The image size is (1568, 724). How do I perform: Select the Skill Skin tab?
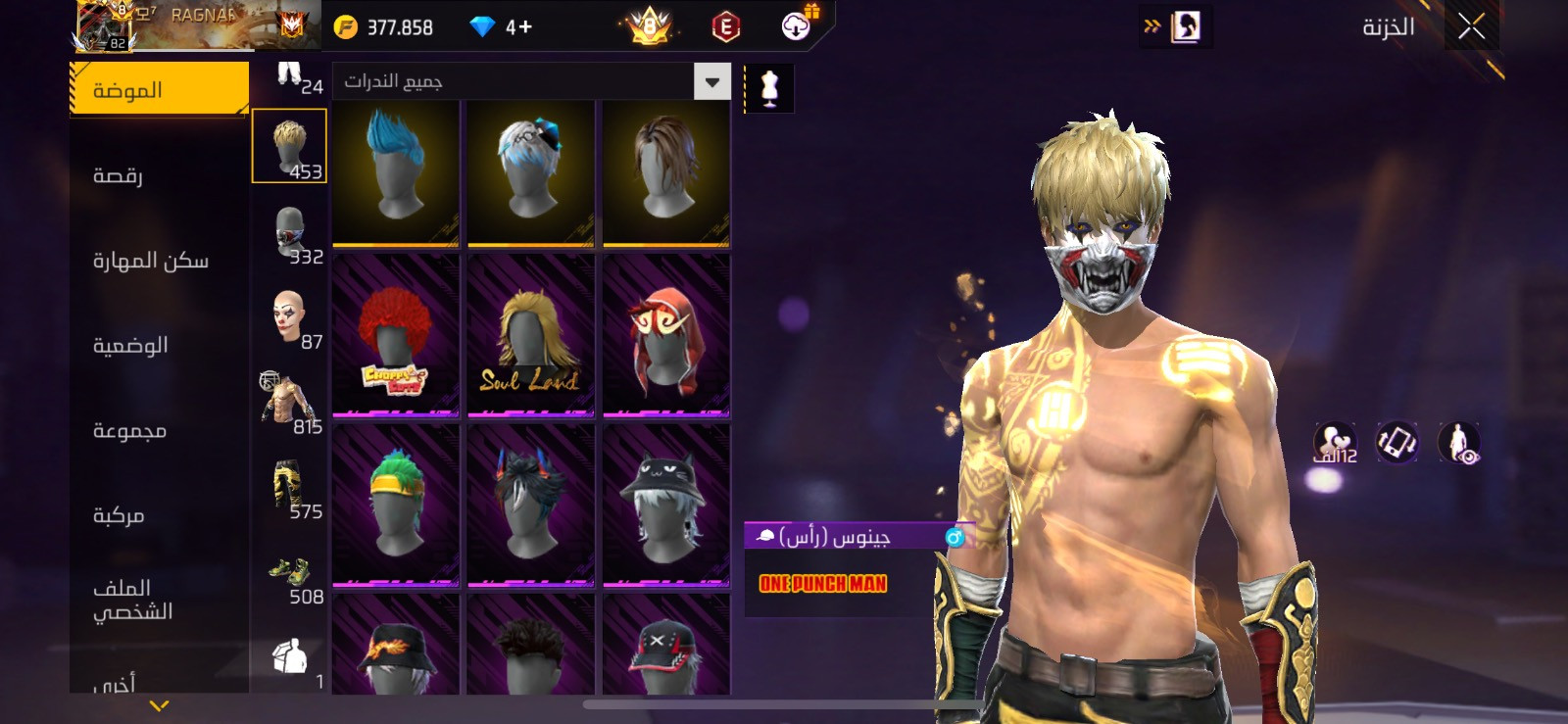pos(151,261)
